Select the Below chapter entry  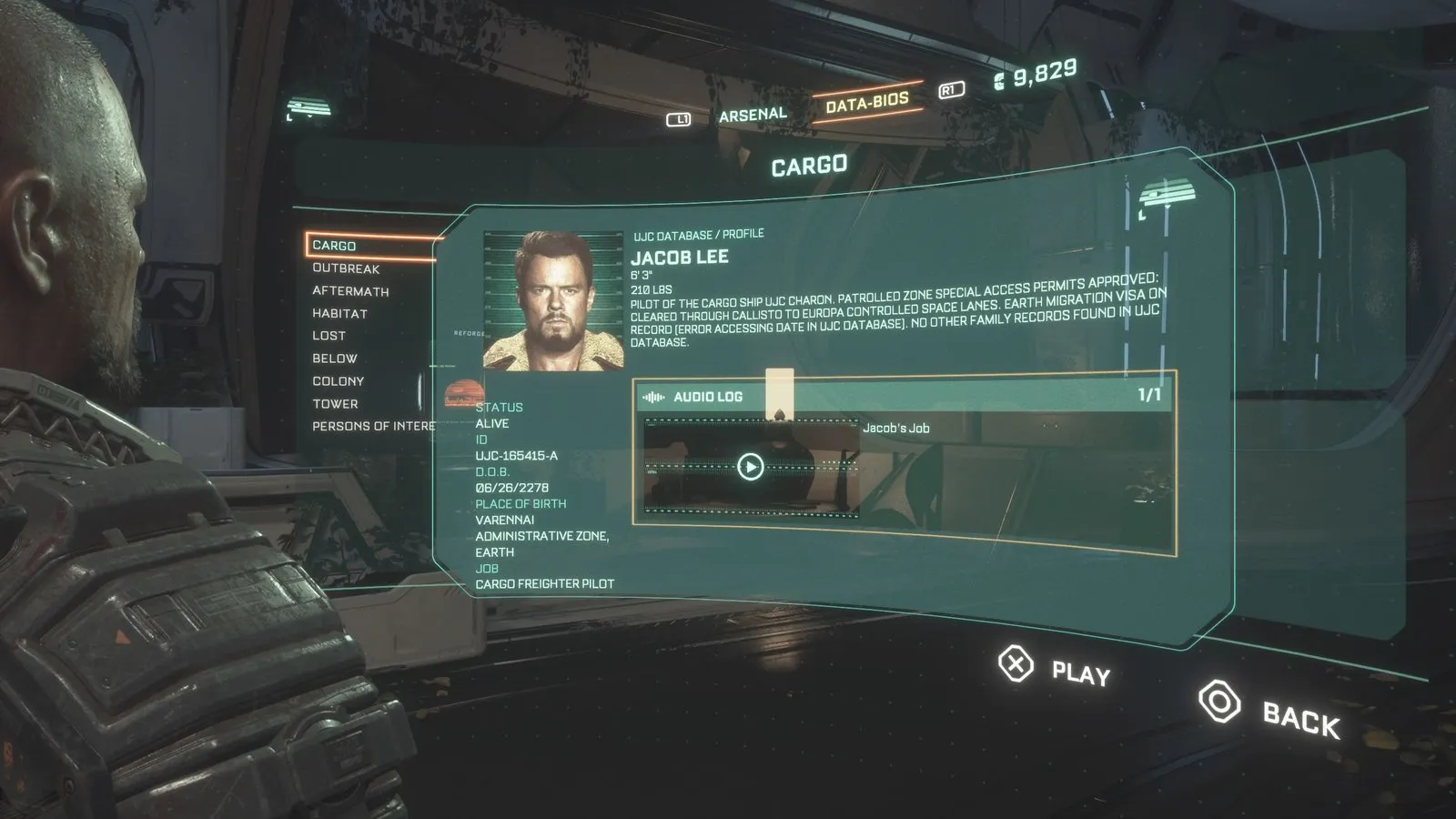pyautogui.click(x=334, y=359)
